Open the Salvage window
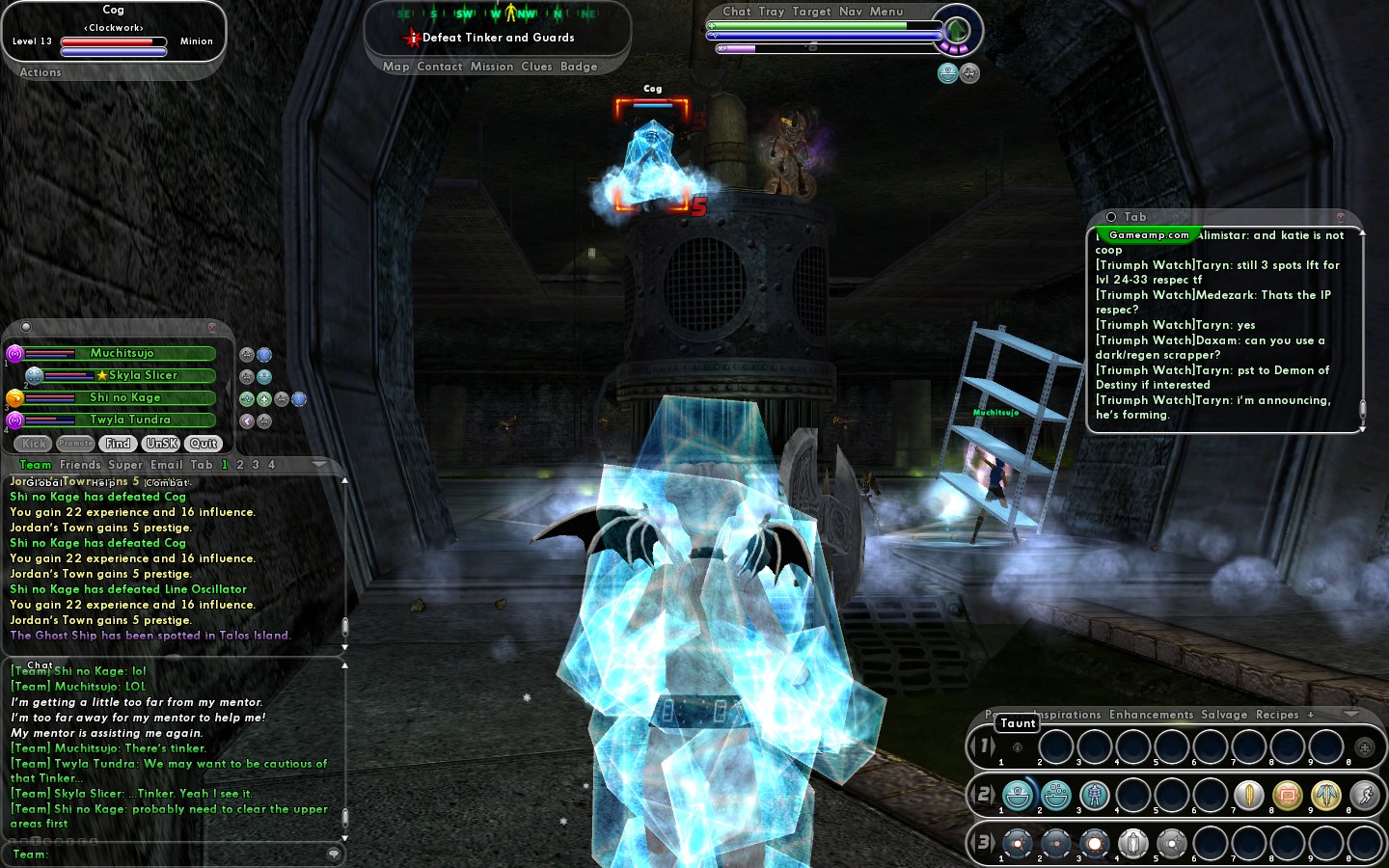This screenshot has width=1389, height=868. [1224, 715]
